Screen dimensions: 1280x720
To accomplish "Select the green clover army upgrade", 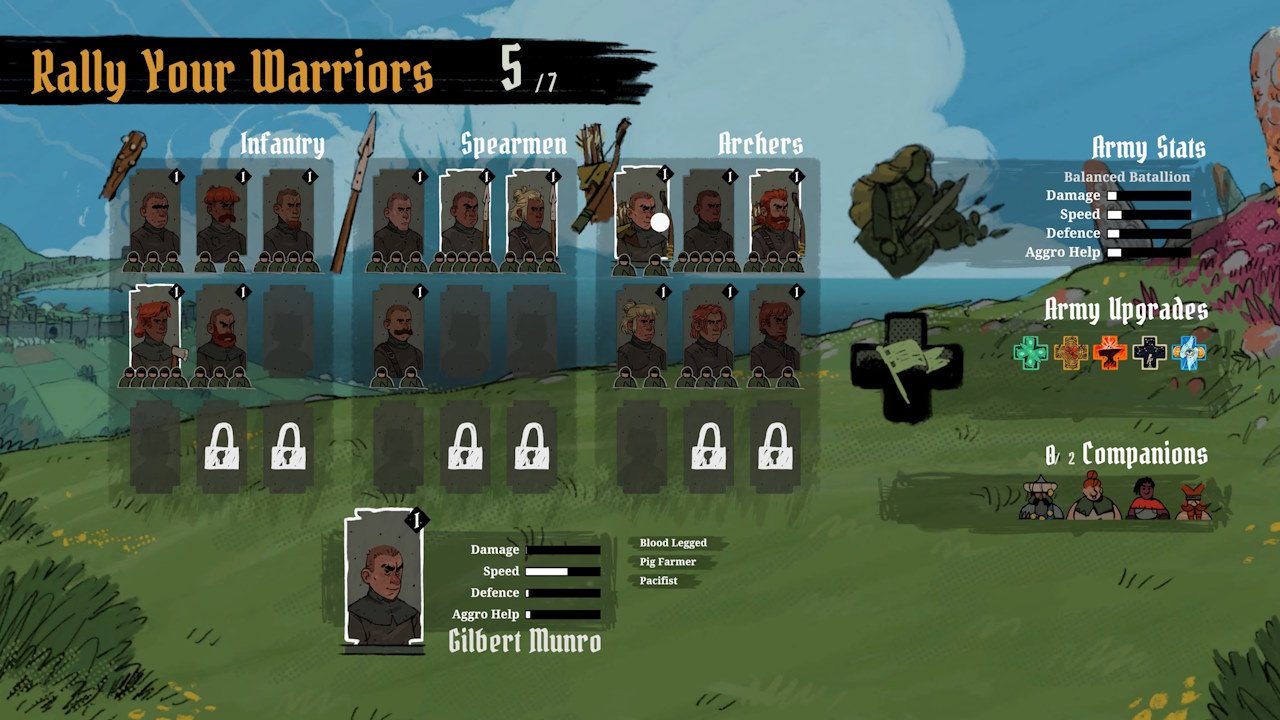I will point(1030,352).
